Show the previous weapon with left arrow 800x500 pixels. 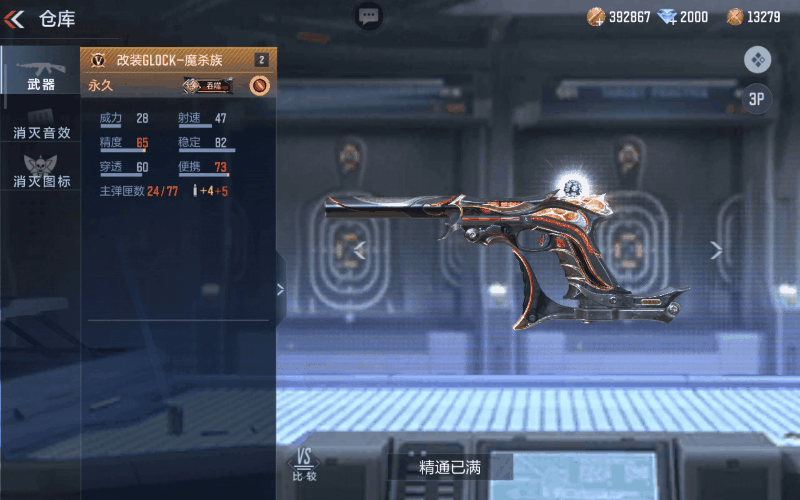360,250
